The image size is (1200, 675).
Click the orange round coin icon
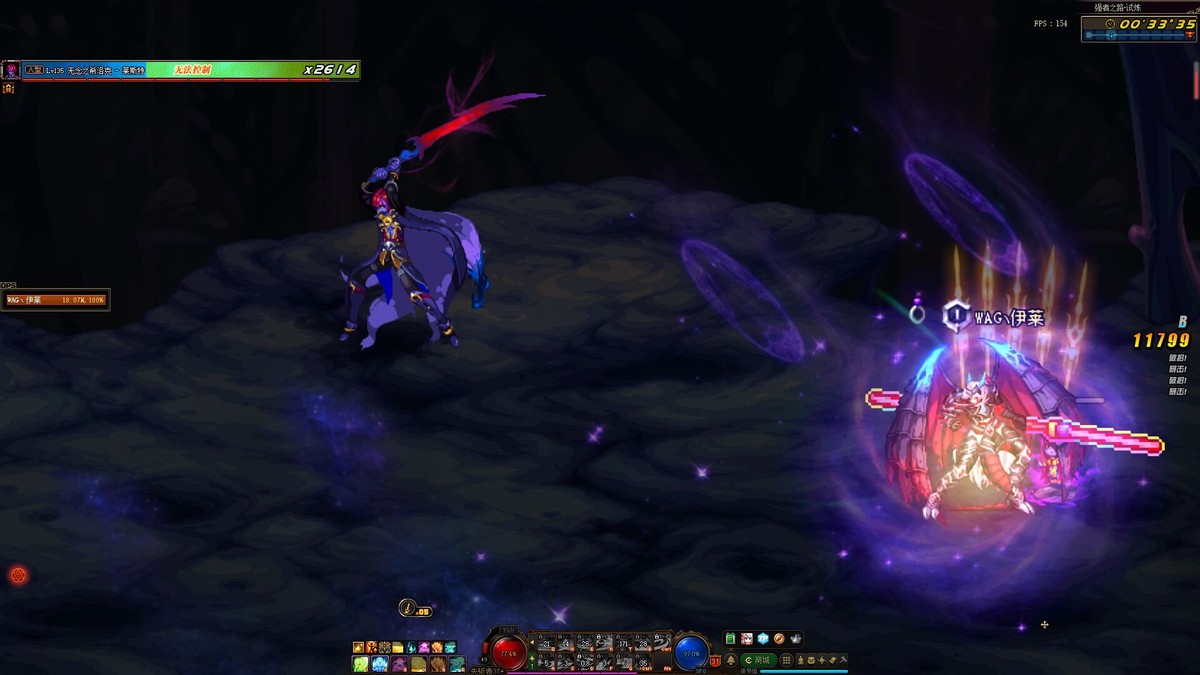click(x=779, y=639)
